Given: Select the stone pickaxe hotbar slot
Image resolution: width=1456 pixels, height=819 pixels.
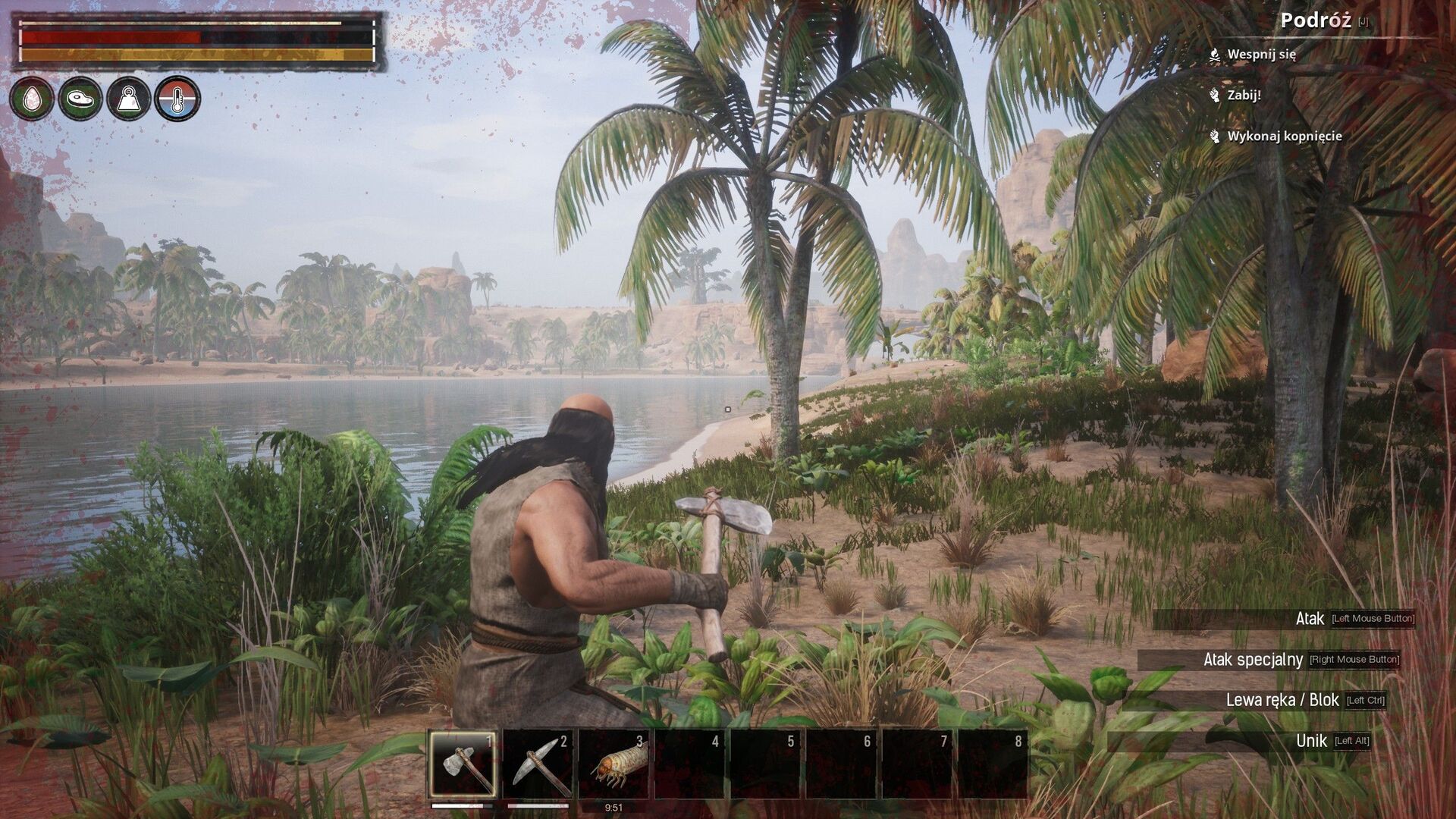Looking at the screenshot, I should point(538,764).
